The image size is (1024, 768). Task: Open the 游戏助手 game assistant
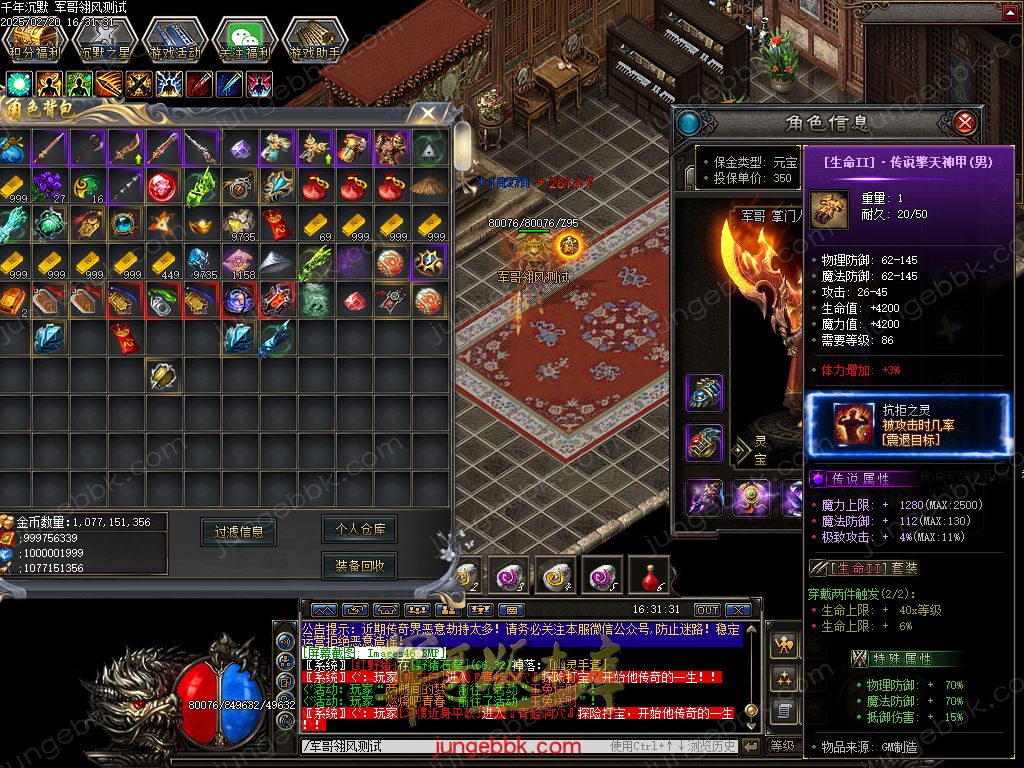315,40
